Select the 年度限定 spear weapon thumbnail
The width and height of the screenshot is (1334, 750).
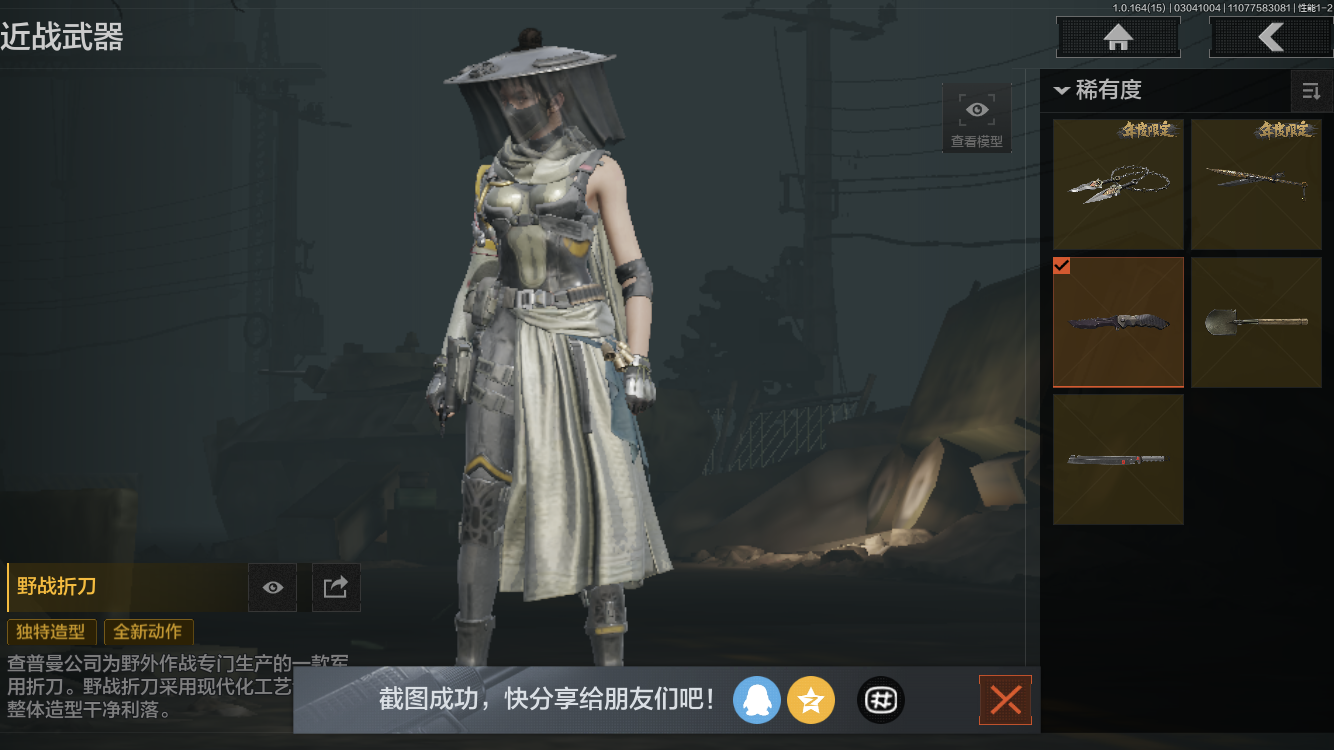click(1256, 184)
